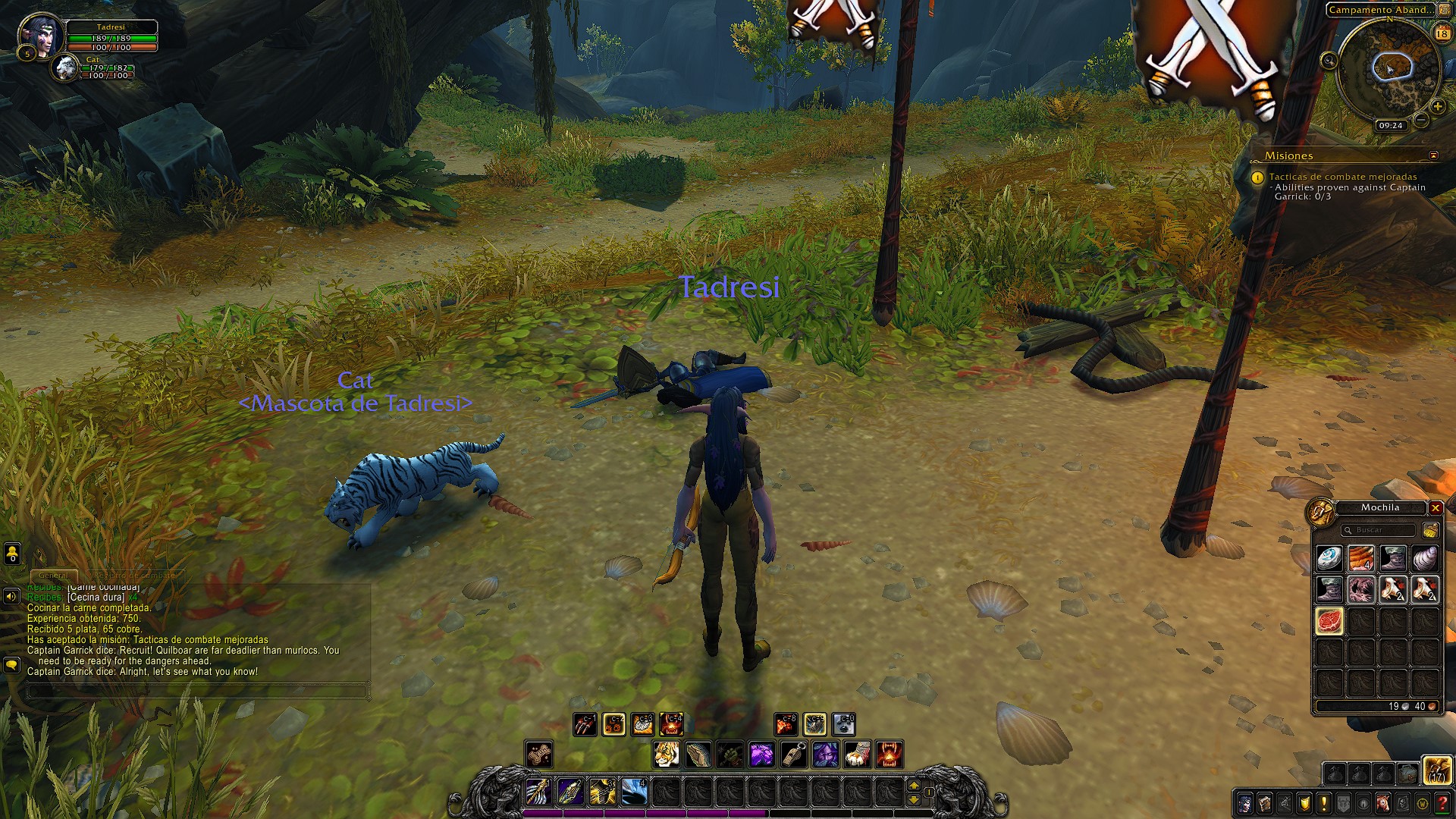Open Collections via the horse icon
Viewport: 1456px width, 819px height.
[x=1382, y=803]
